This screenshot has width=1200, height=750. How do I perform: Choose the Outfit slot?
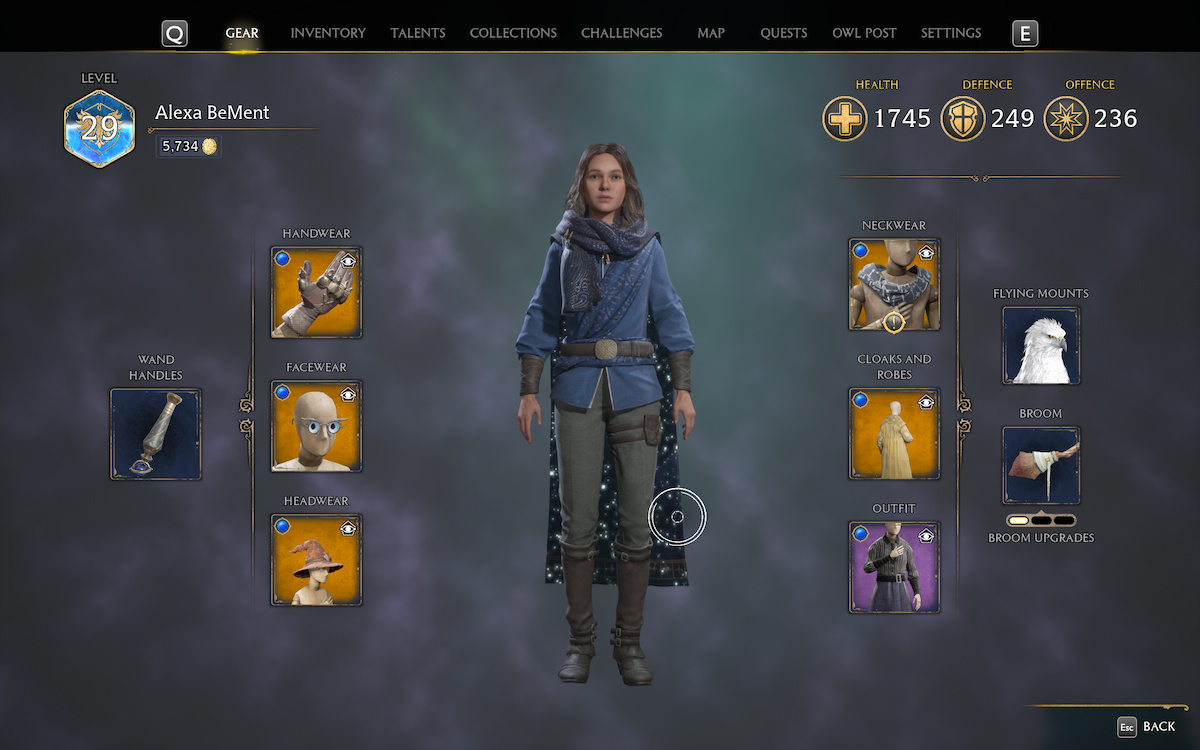point(894,567)
